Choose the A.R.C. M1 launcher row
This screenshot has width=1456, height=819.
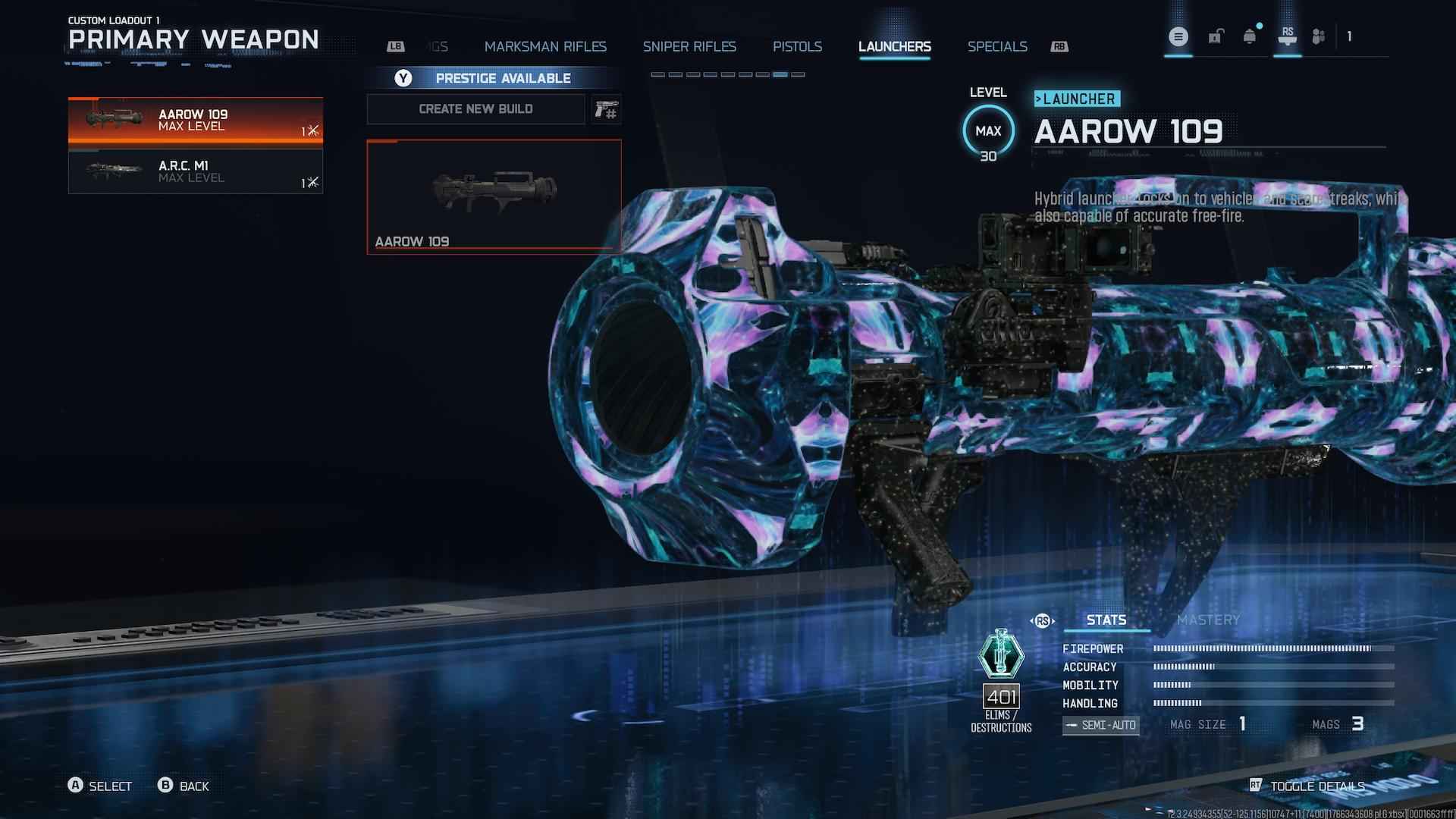pyautogui.click(x=195, y=171)
